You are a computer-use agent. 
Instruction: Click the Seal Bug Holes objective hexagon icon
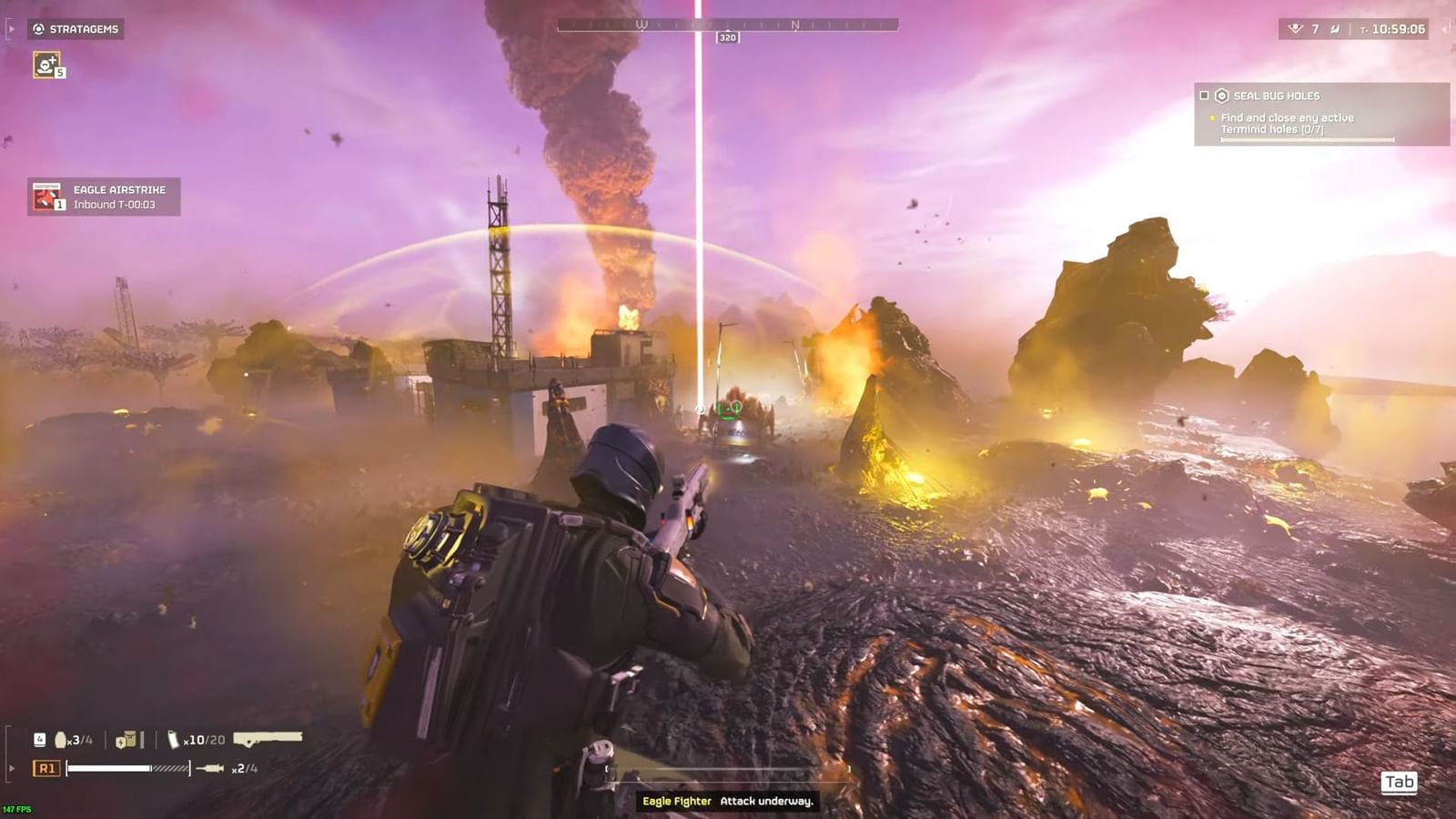1220,96
